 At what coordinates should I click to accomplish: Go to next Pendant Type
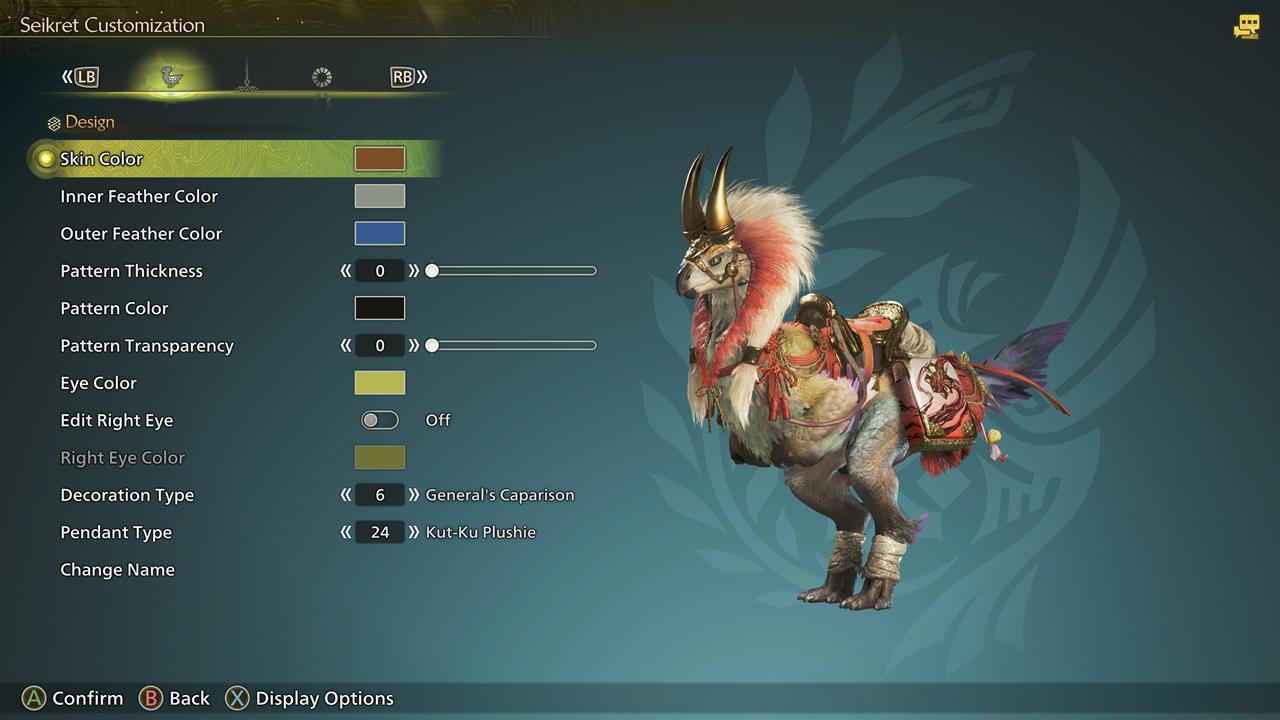point(413,532)
